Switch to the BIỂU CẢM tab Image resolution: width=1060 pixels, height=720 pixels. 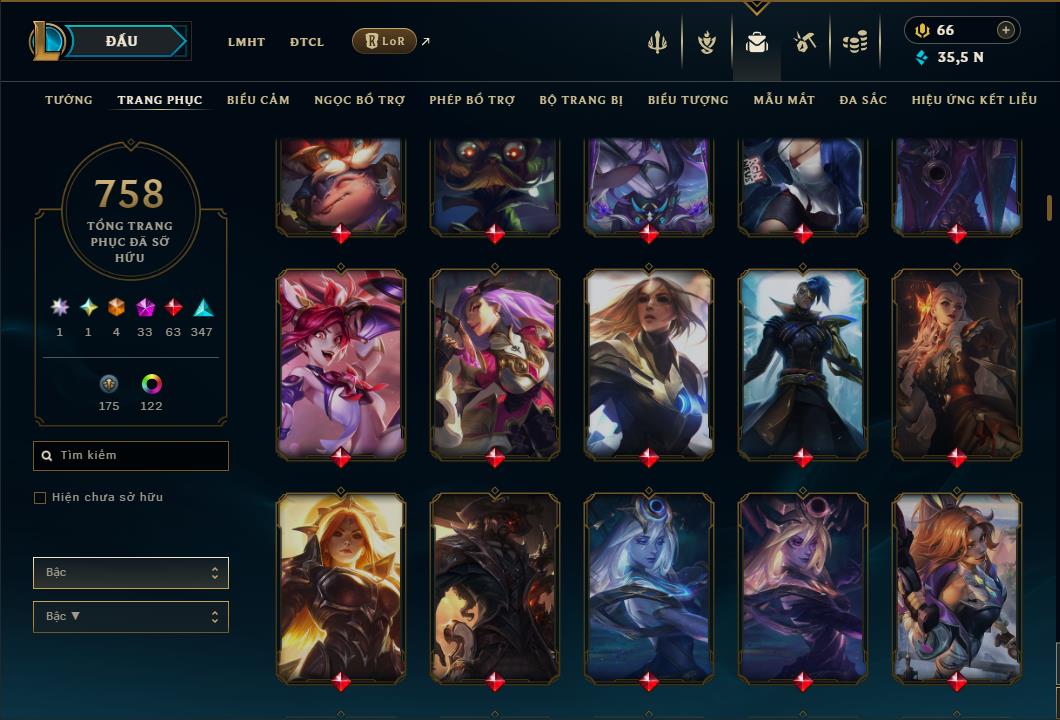pyautogui.click(x=258, y=100)
